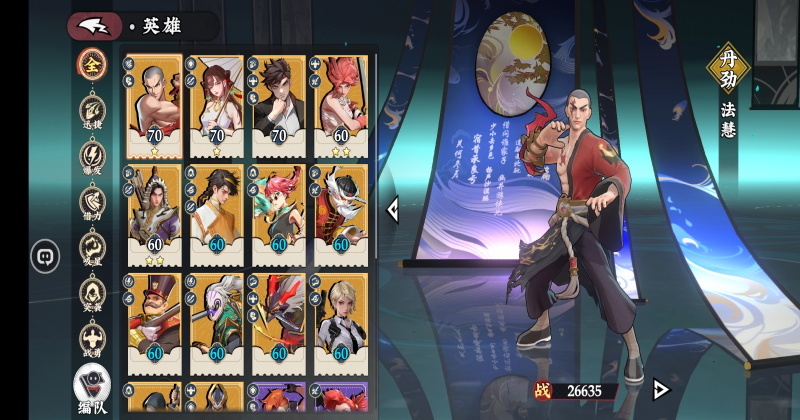Viewport: 800px width, 420px height.
Task: Open the 编队 team formation button
Action: pyautogui.click(x=92, y=387)
